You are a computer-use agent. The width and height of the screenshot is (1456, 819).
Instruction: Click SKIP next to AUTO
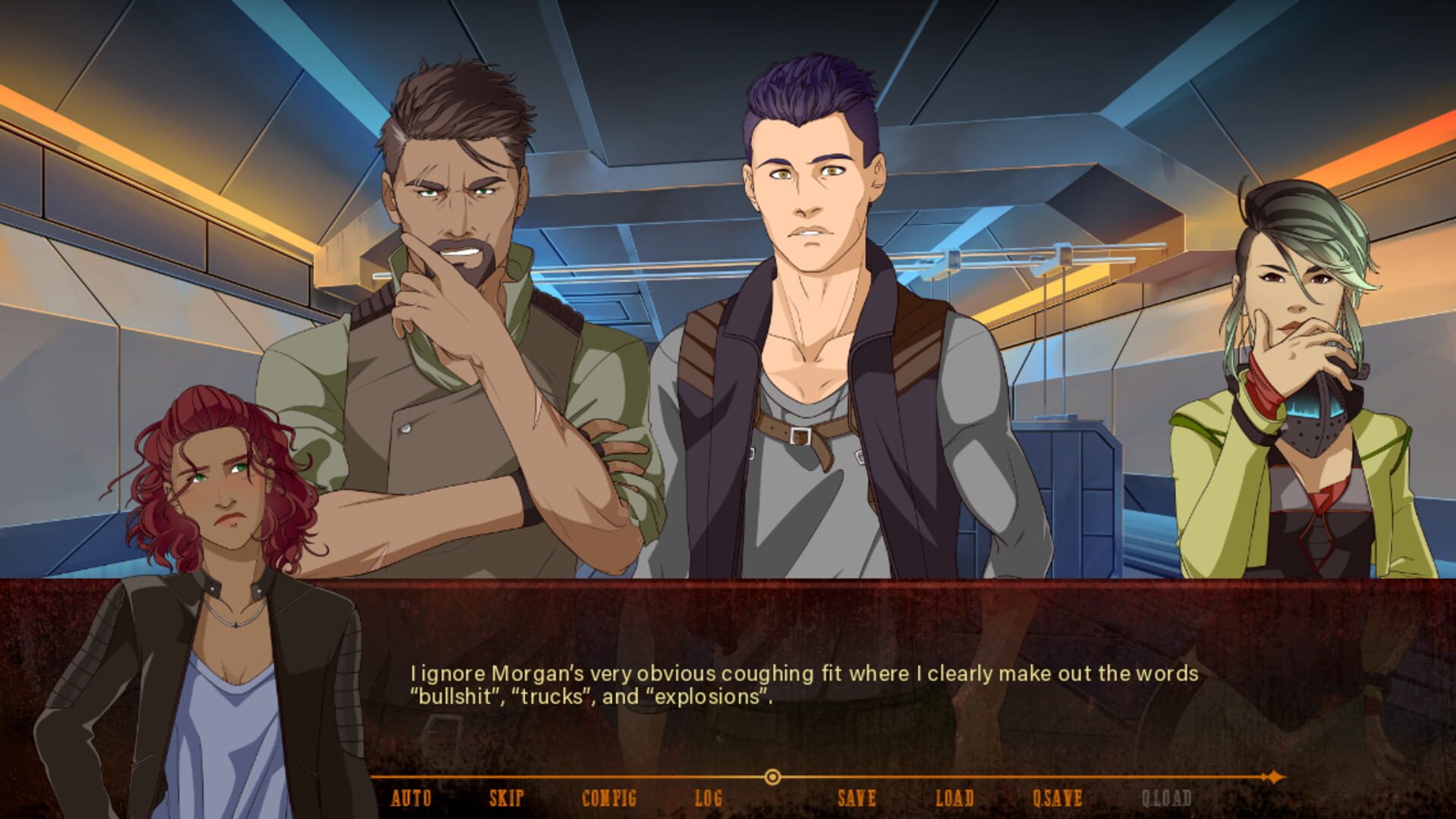coord(507,797)
